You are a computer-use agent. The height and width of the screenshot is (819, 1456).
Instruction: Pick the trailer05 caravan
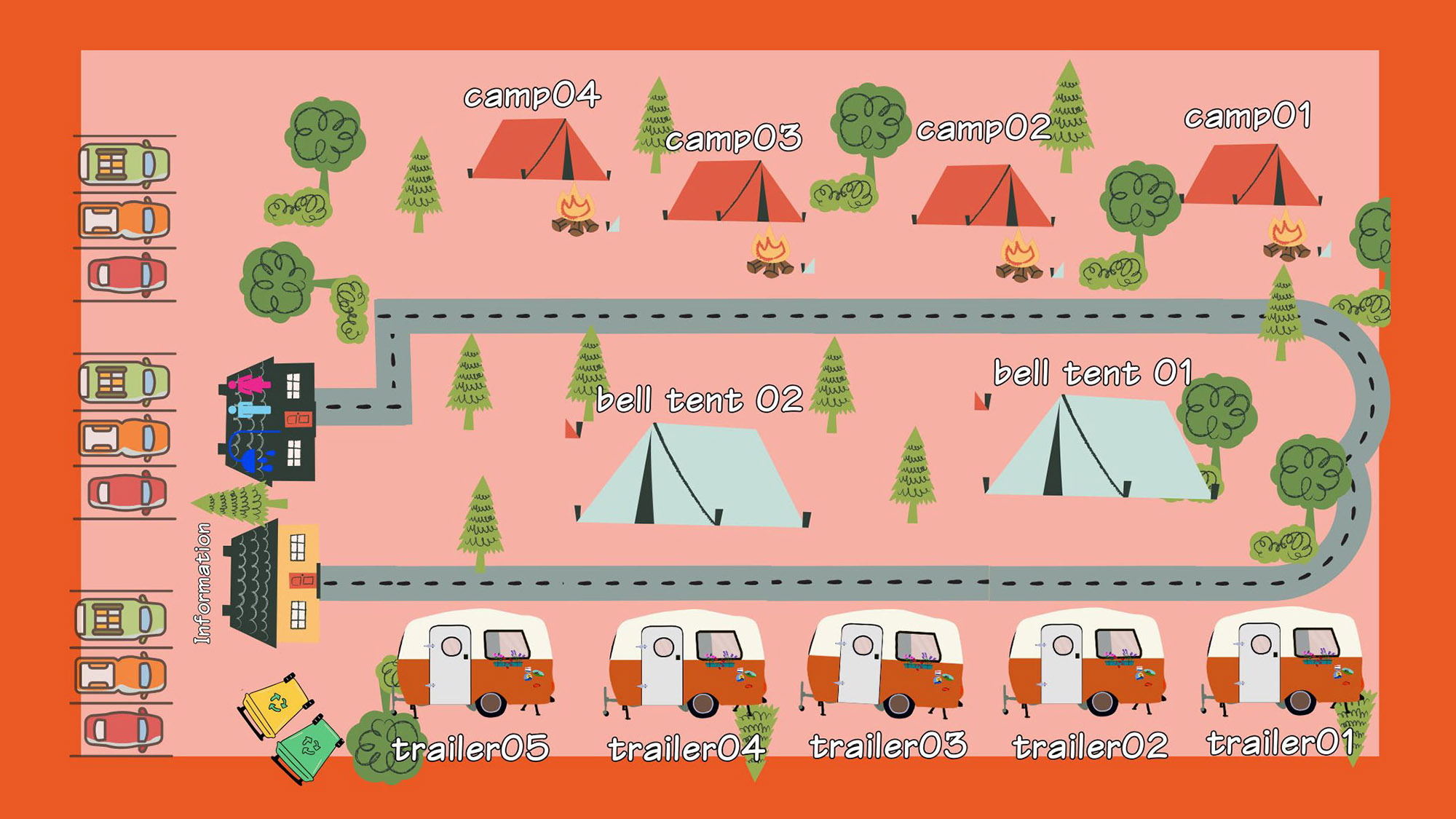coord(475,662)
